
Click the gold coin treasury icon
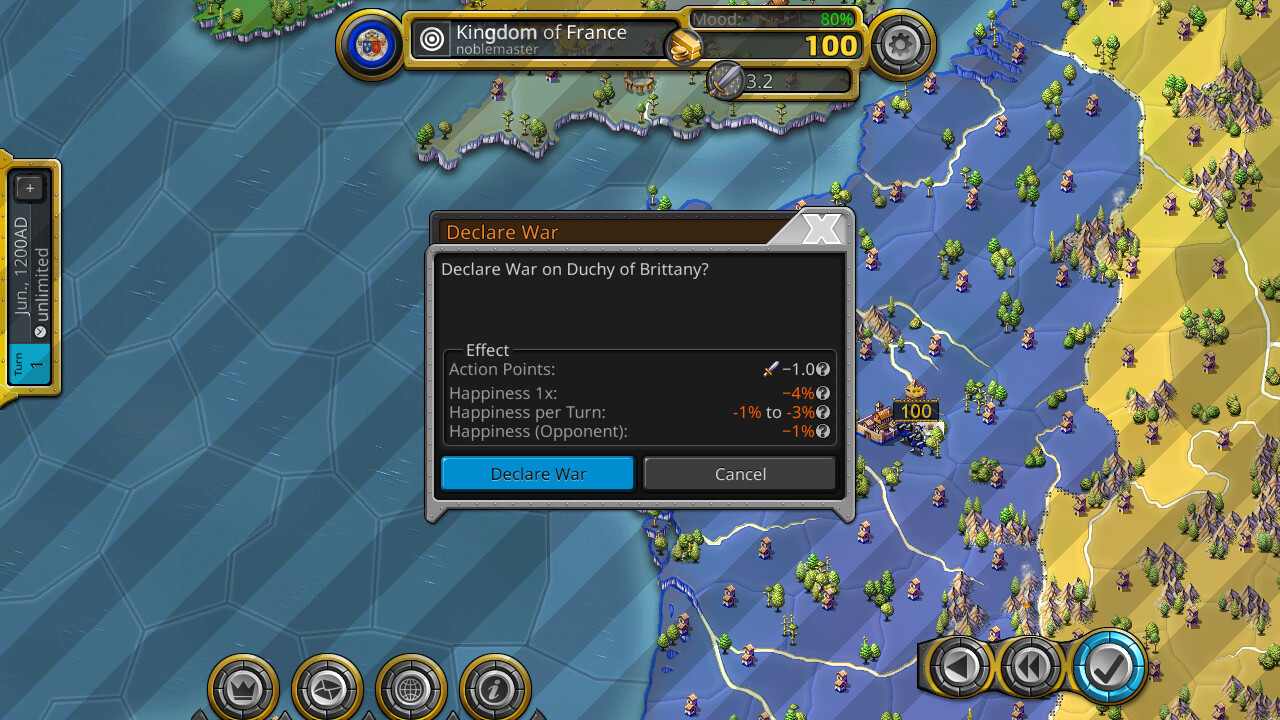tap(686, 46)
